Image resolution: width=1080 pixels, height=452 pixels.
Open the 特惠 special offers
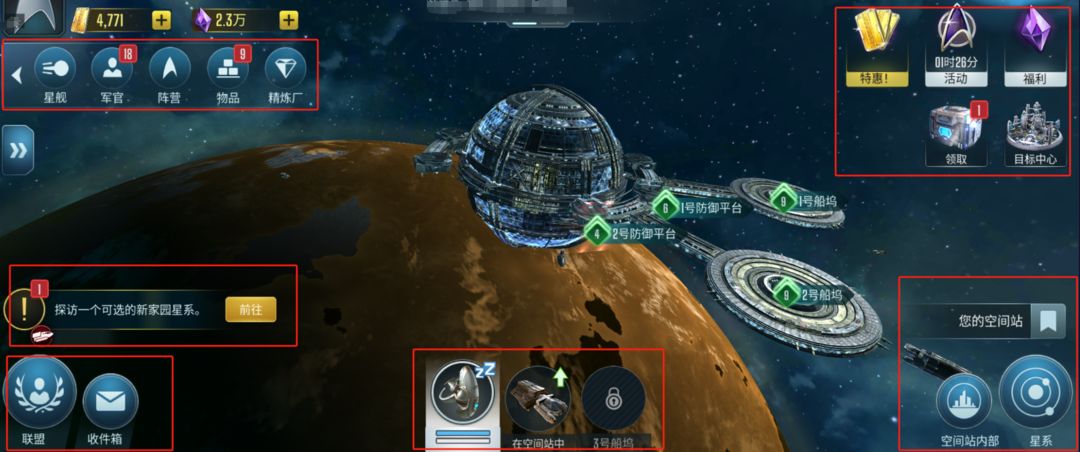pos(877,45)
